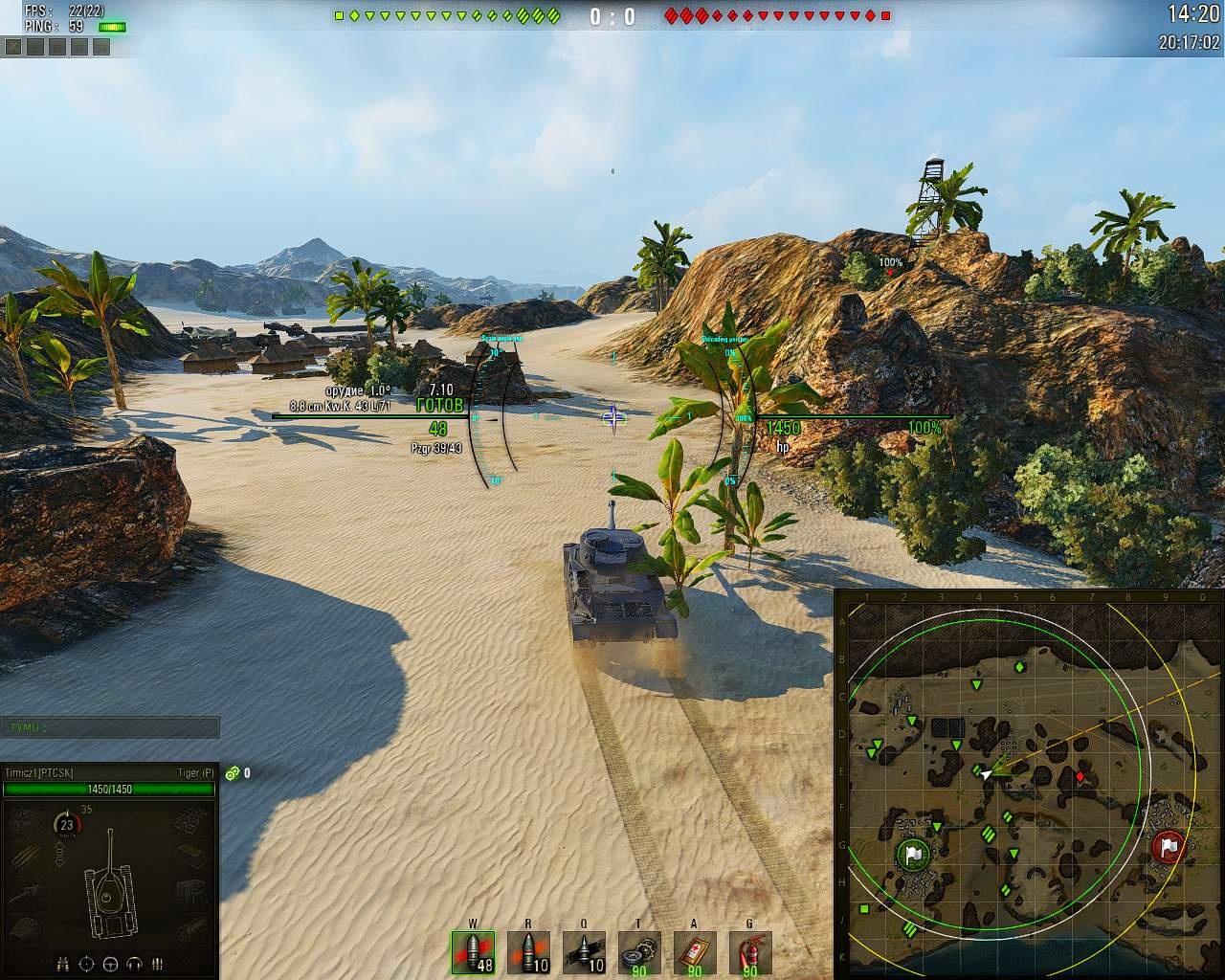Viewport: 1225px width, 980px height.
Task: Ping the green allied base flag on minimap
Action: pos(913,854)
